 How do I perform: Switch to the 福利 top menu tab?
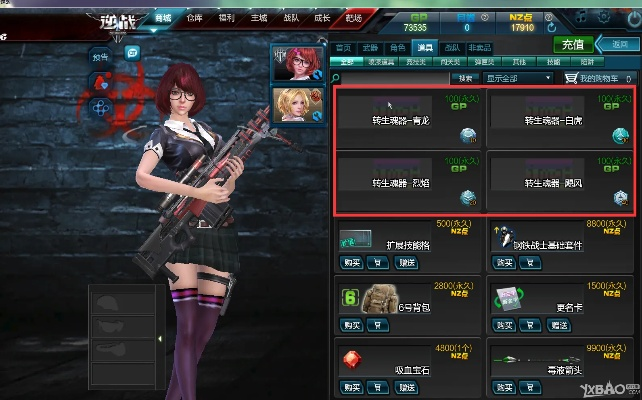[x=226, y=17]
